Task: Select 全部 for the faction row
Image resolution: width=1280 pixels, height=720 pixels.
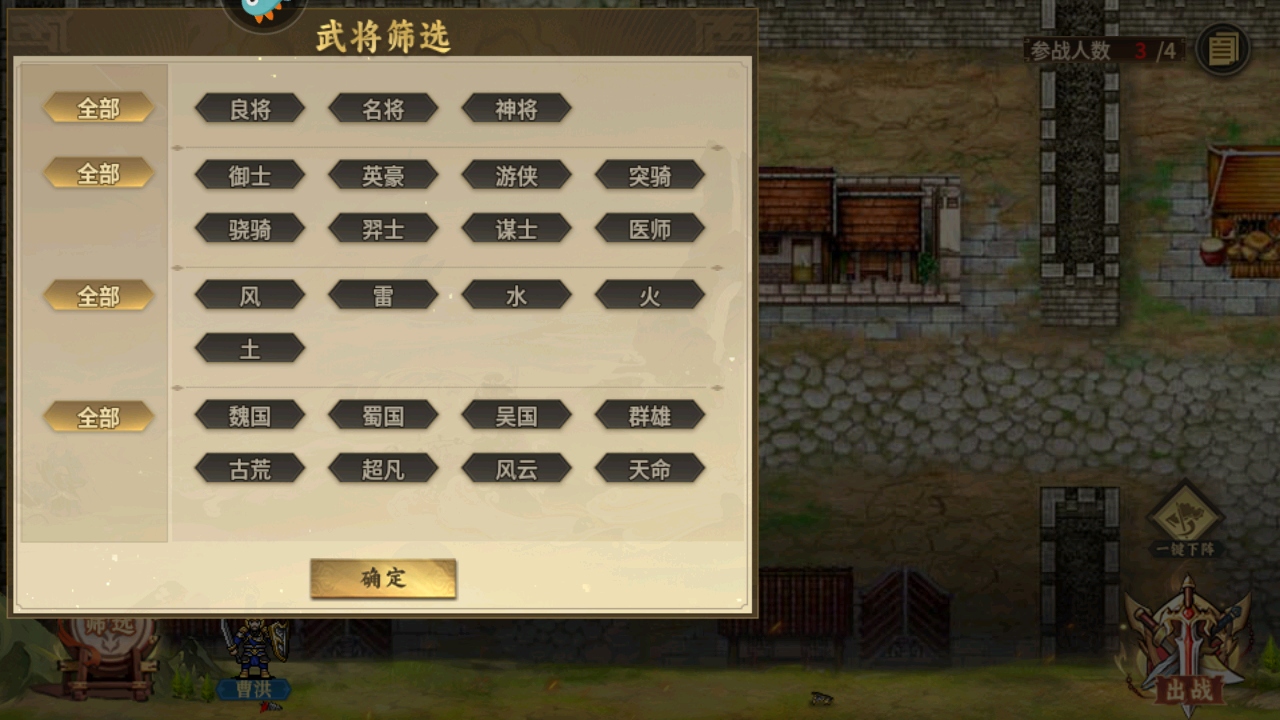Action: [x=97, y=416]
